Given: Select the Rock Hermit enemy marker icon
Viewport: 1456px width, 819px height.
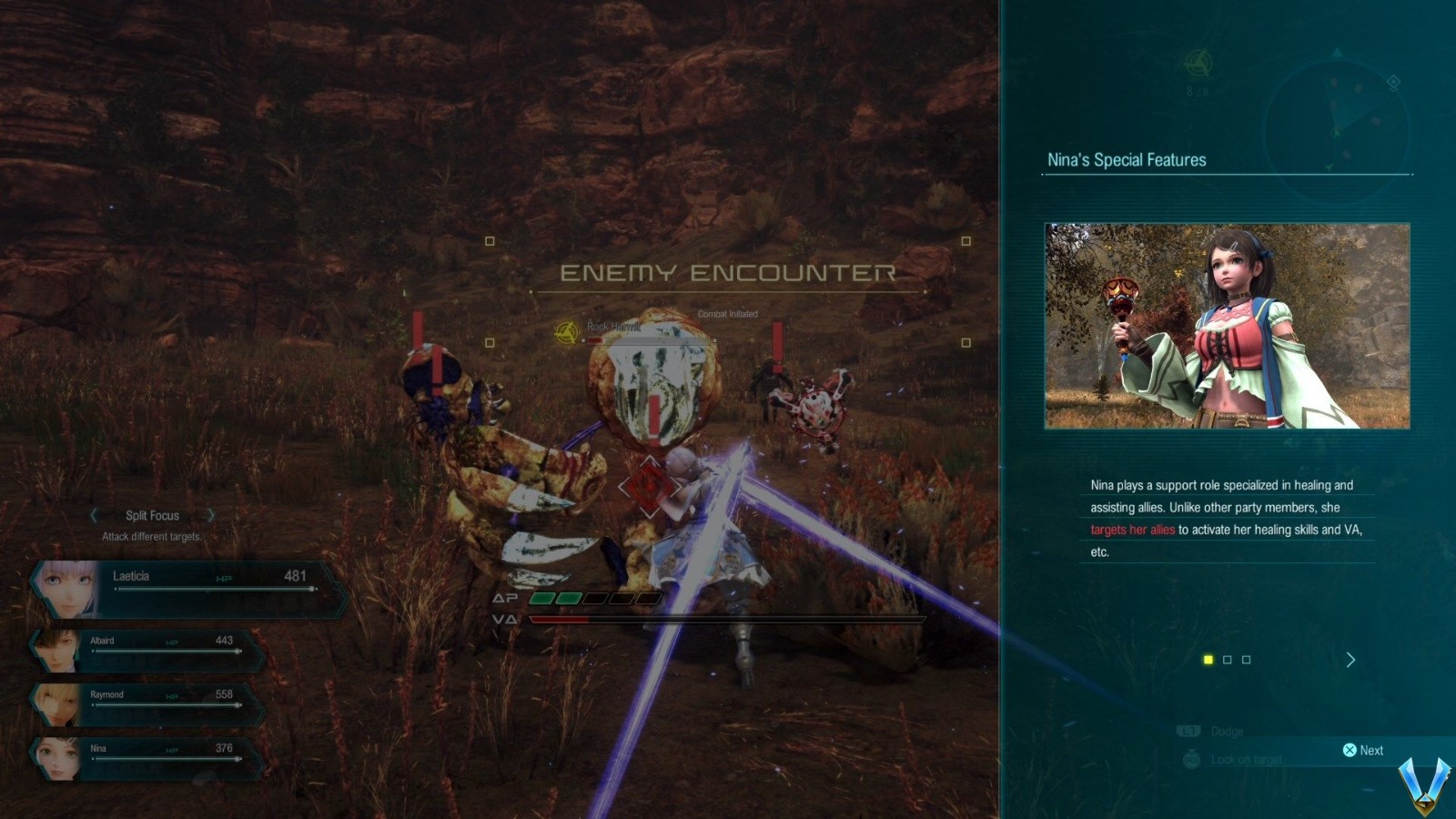Looking at the screenshot, I should [x=567, y=332].
